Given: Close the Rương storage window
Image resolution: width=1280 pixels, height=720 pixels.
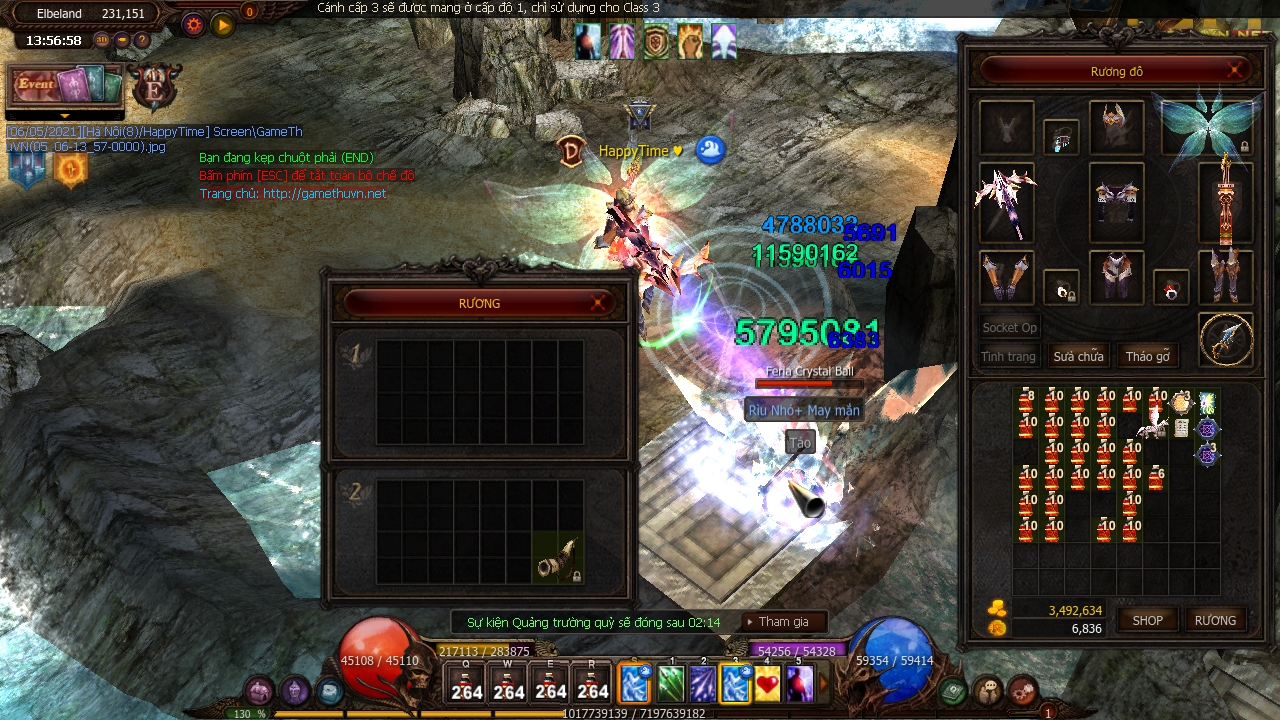Looking at the screenshot, I should click(598, 302).
